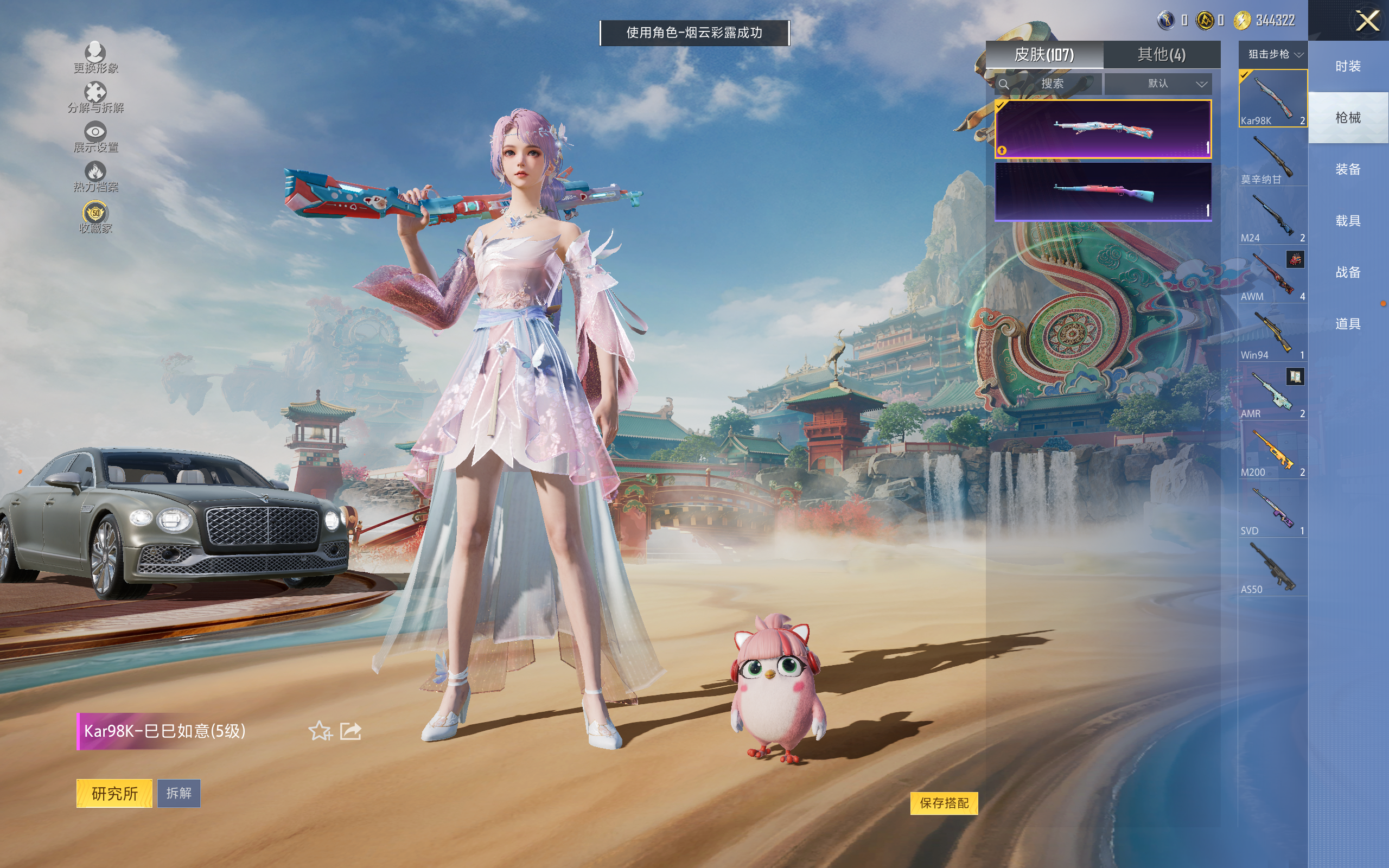Pick the 莫辛纳甘 rifle slot
The image size is (1389, 868).
(1272, 158)
